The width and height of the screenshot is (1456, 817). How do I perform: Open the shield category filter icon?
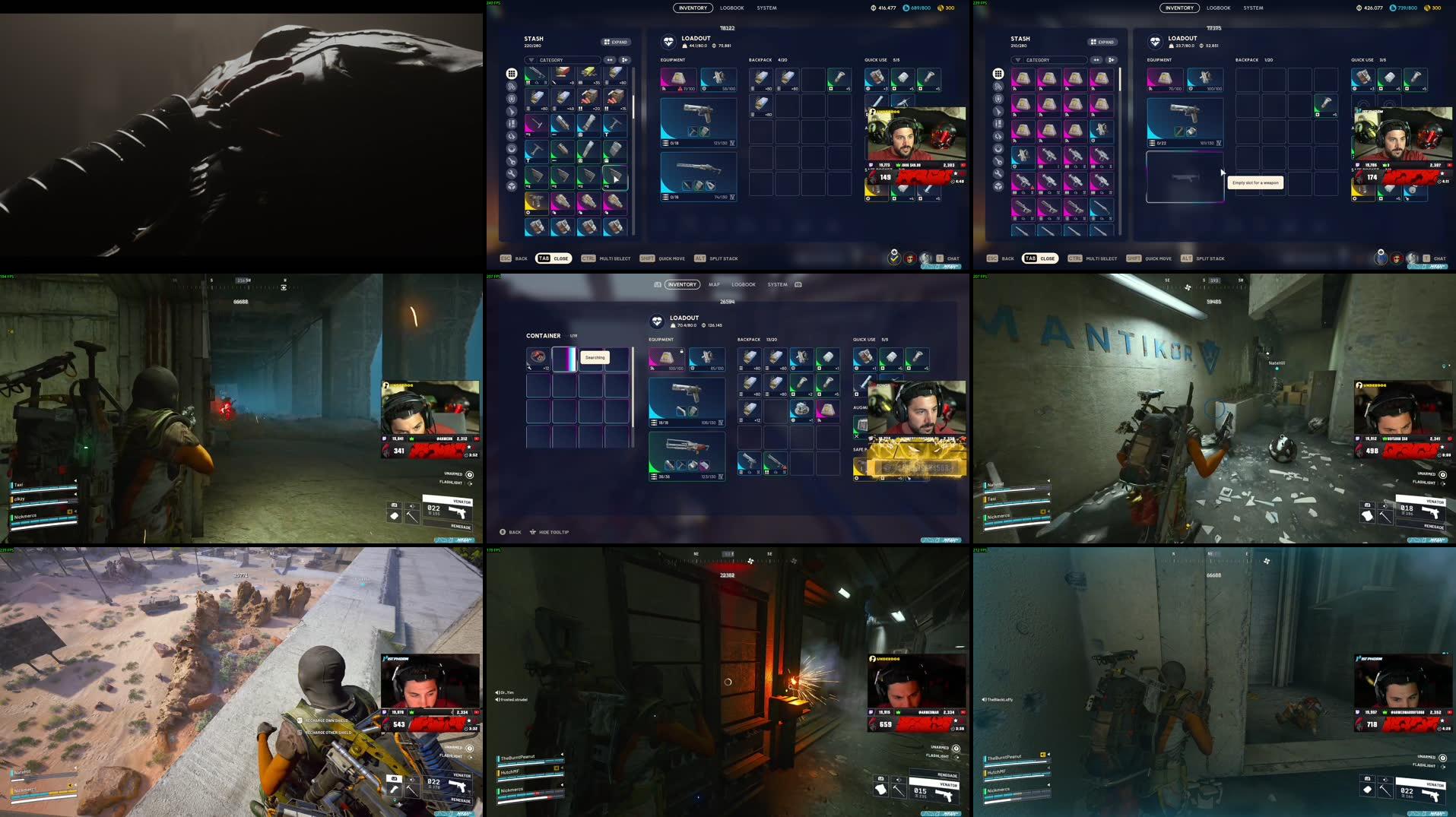[x=512, y=99]
